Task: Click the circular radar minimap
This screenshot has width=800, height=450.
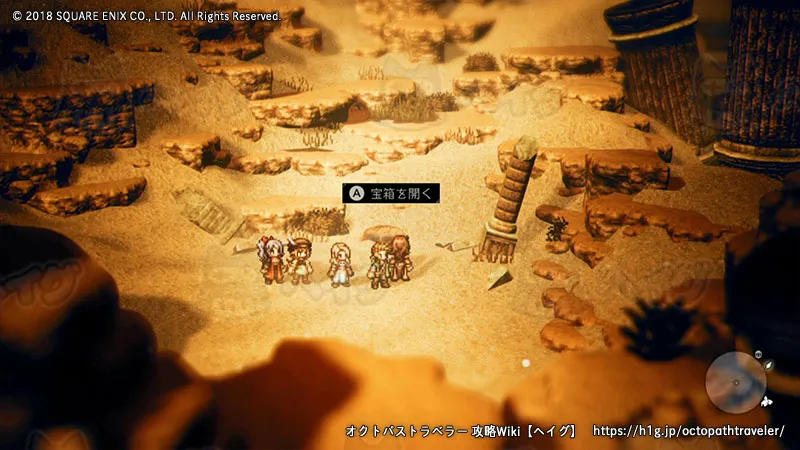Action: tap(735, 382)
